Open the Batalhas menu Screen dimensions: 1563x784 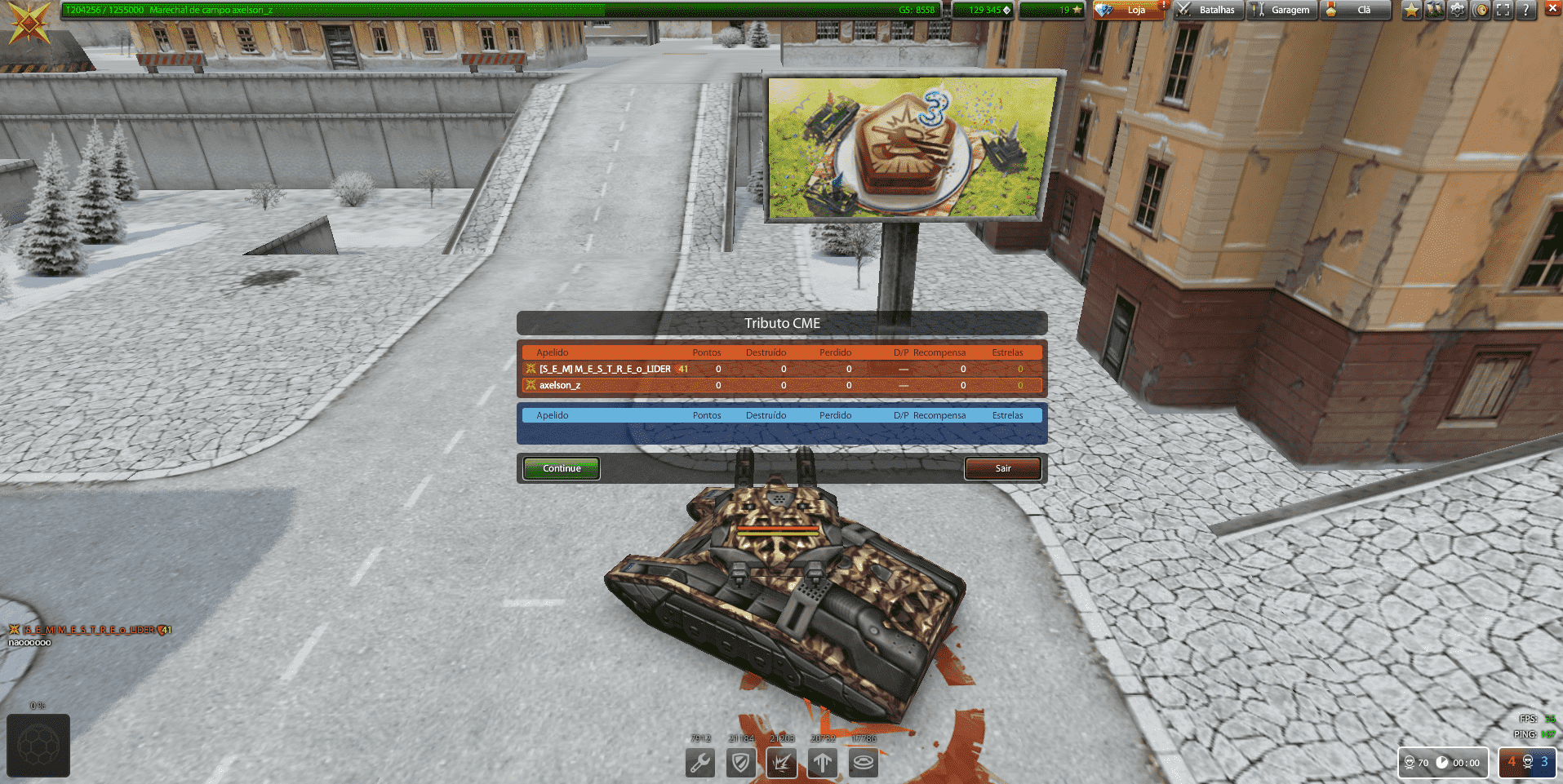coord(1207,11)
